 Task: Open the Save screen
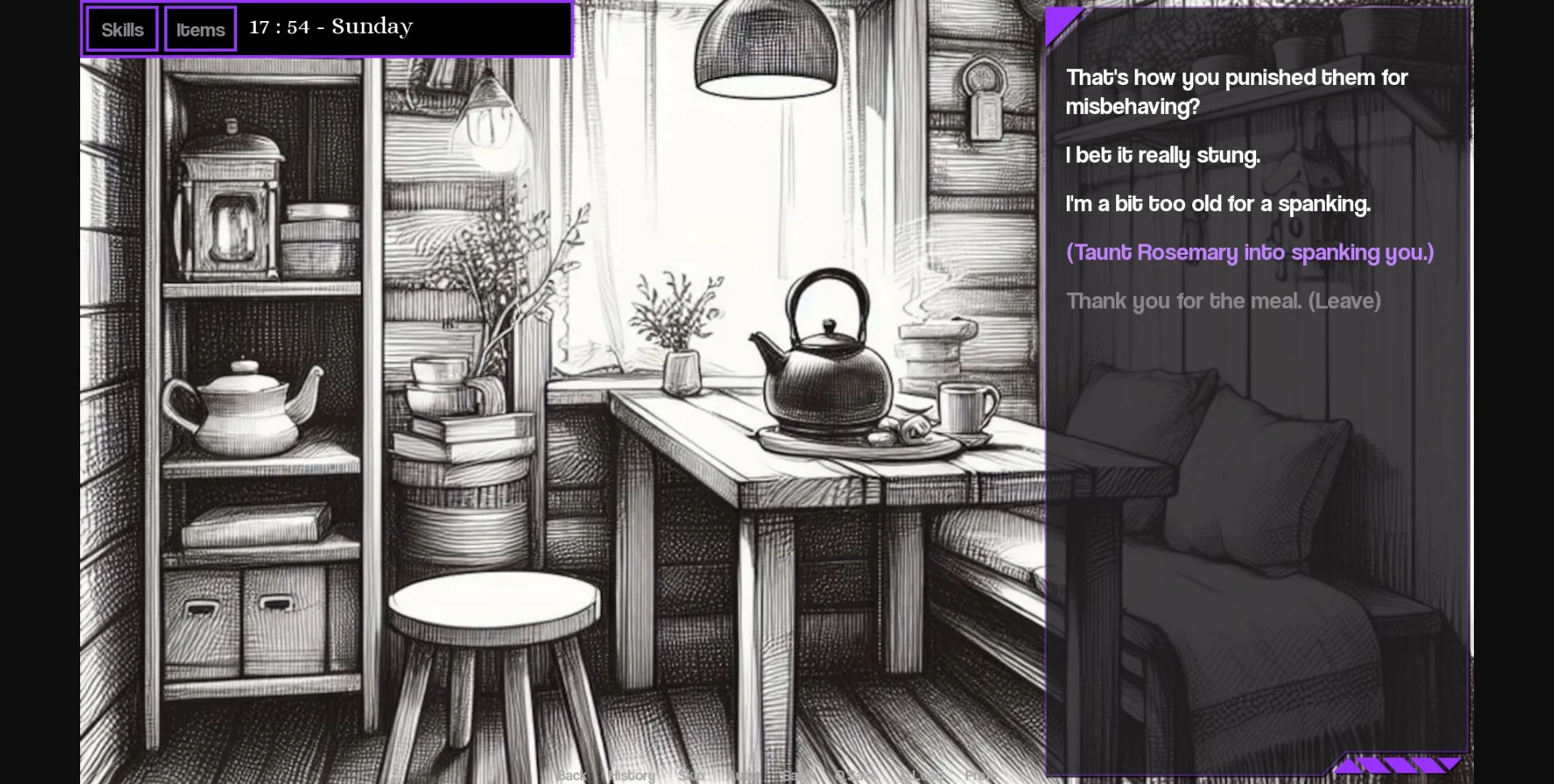[x=796, y=775]
